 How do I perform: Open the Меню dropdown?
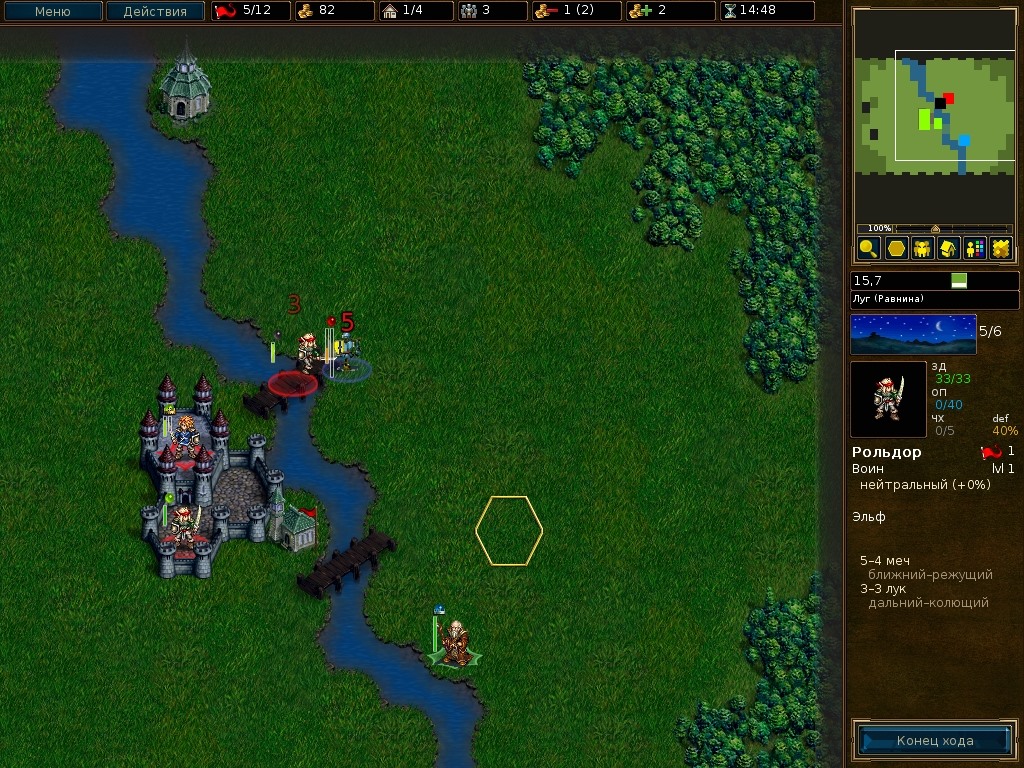coord(52,12)
